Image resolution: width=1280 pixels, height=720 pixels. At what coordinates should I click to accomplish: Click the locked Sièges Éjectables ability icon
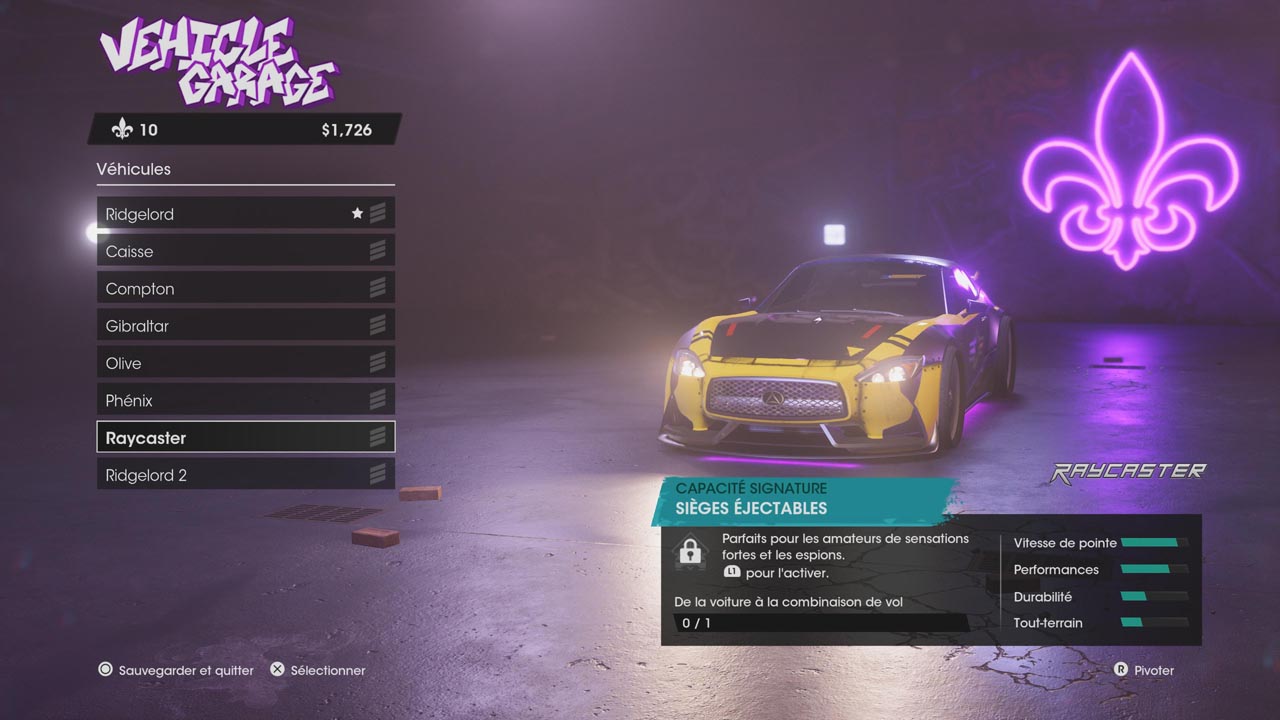pos(690,551)
